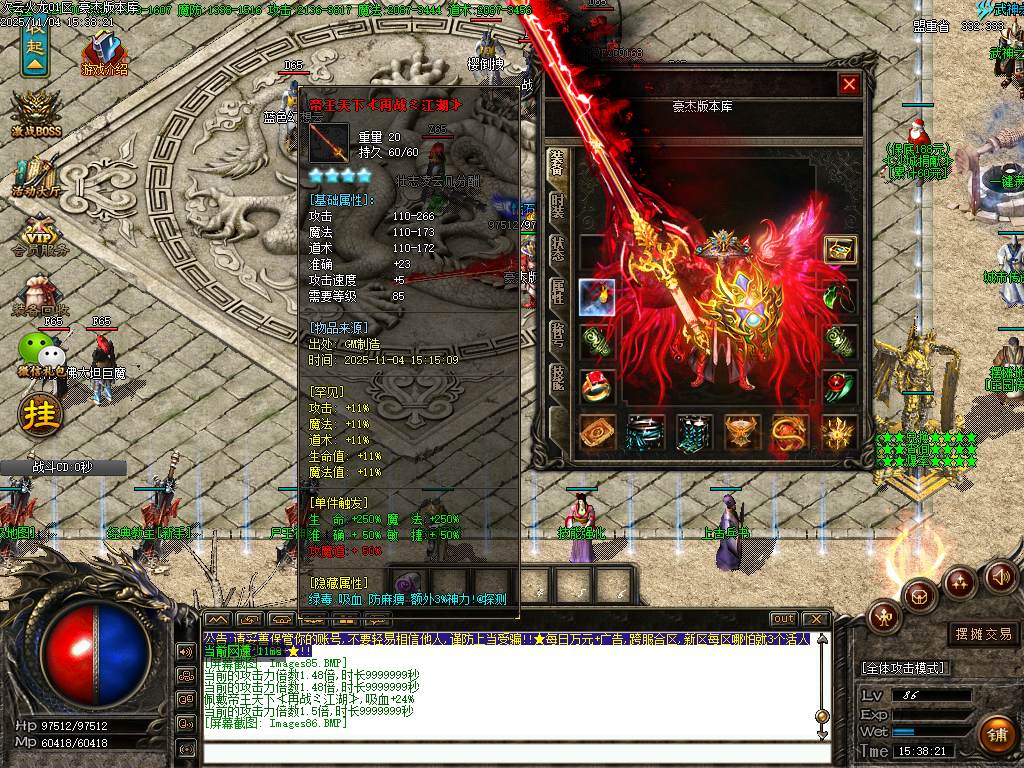Show the 属性 (attributes) tab
This screenshot has width=1024, height=768.
click(558, 292)
